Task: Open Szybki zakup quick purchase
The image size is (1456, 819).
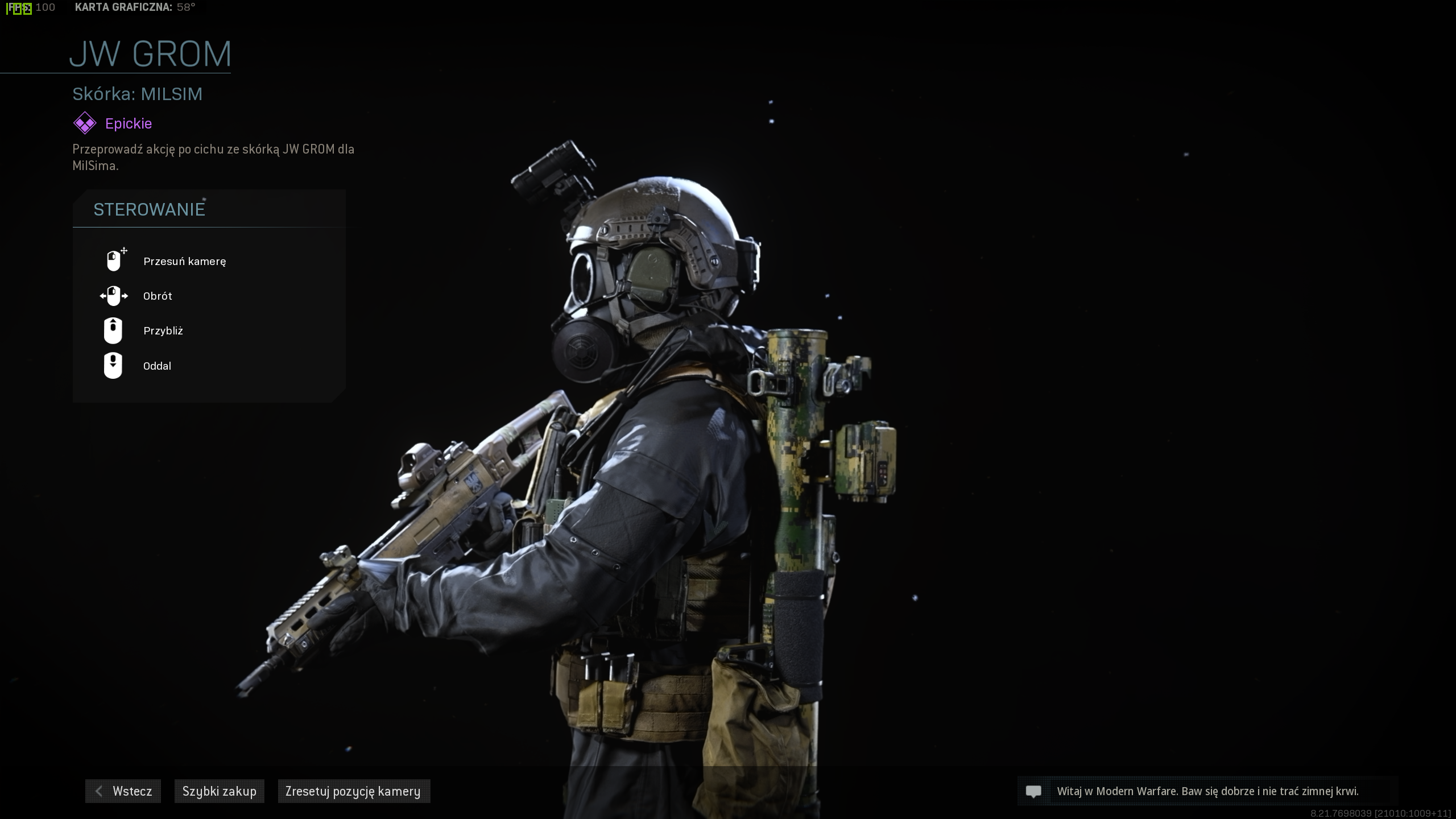Action: tap(220, 791)
